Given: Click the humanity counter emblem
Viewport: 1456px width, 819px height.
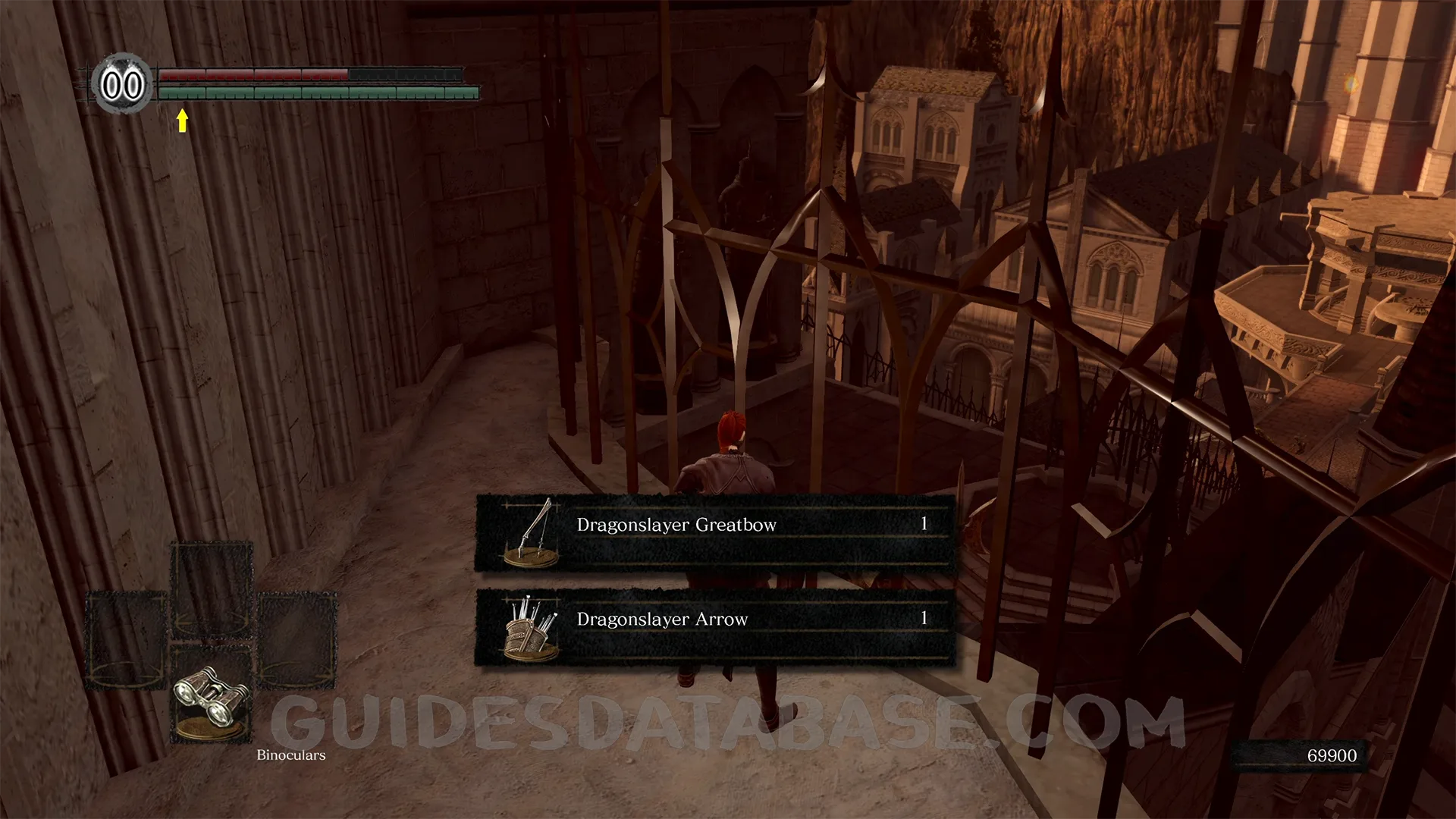Looking at the screenshot, I should click(122, 84).
